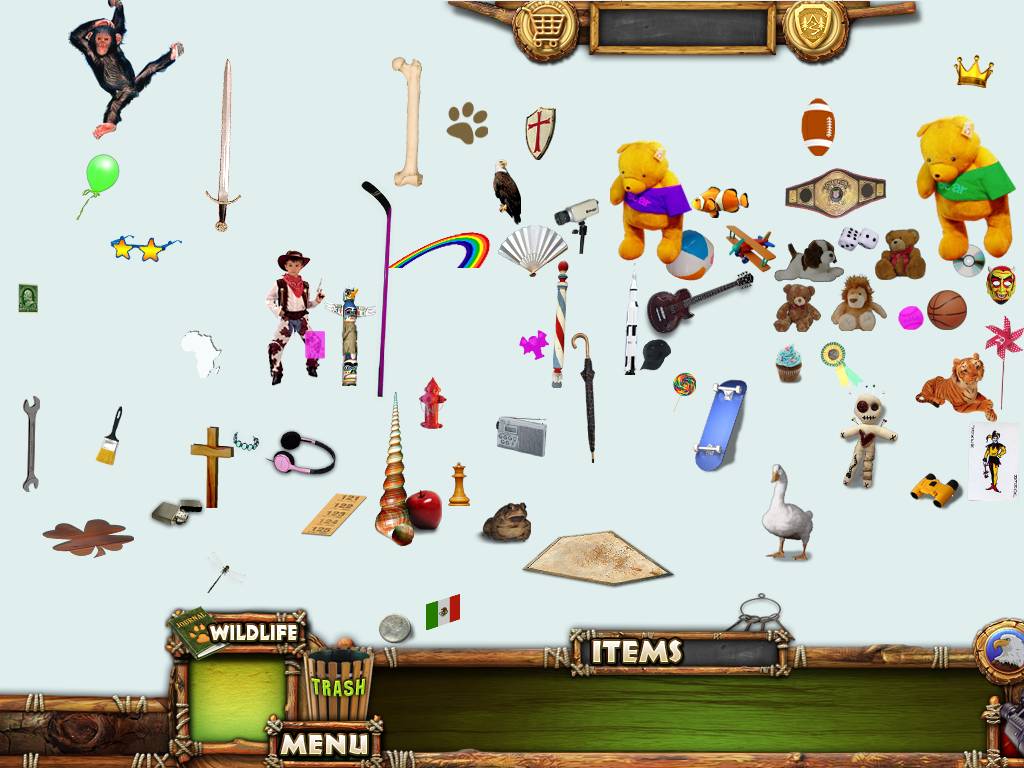Screen dimensions: 1024x768
Task: Select the white goose item
Action: [785, 514]
